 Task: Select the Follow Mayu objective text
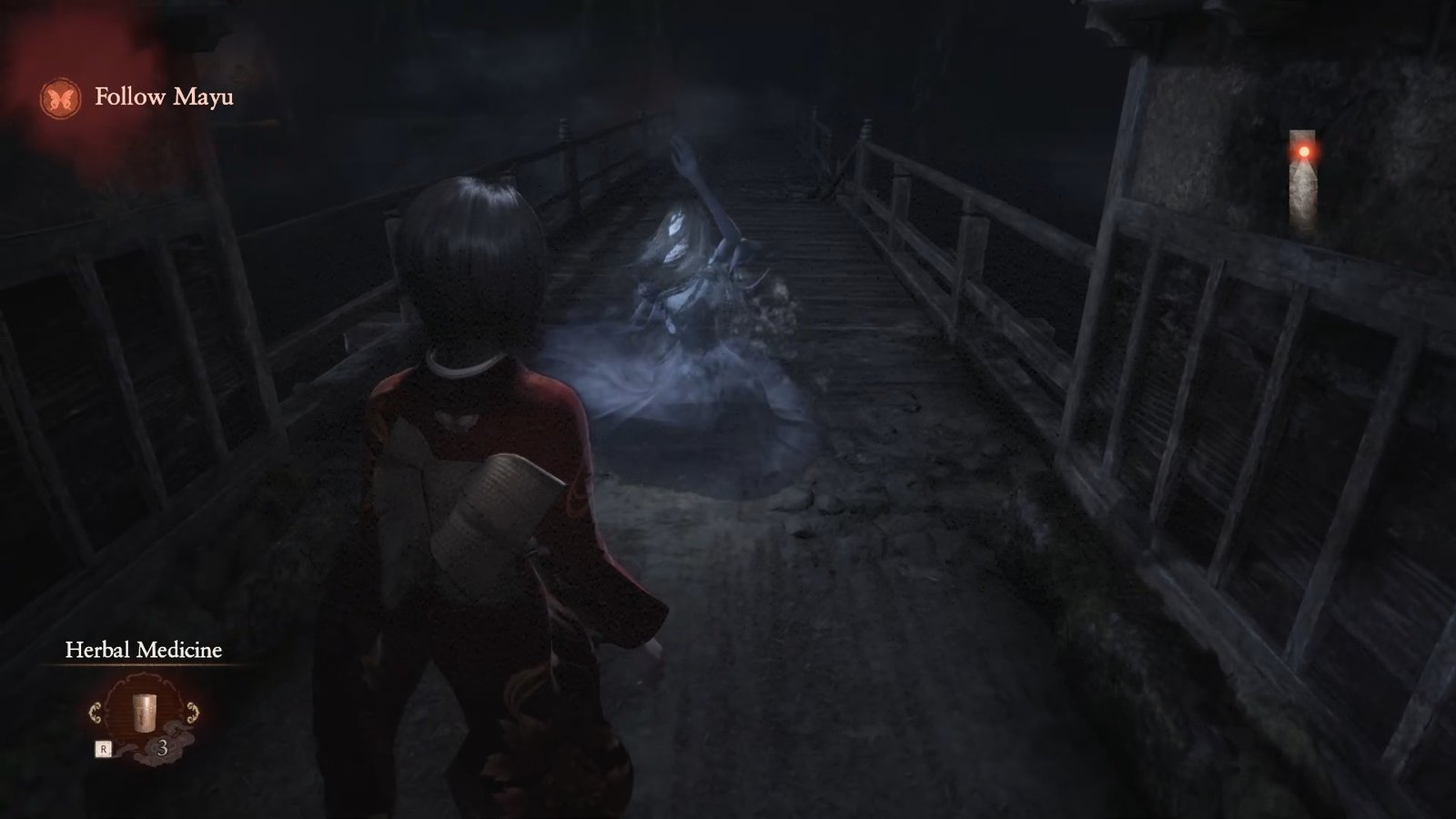coord(165,97)
